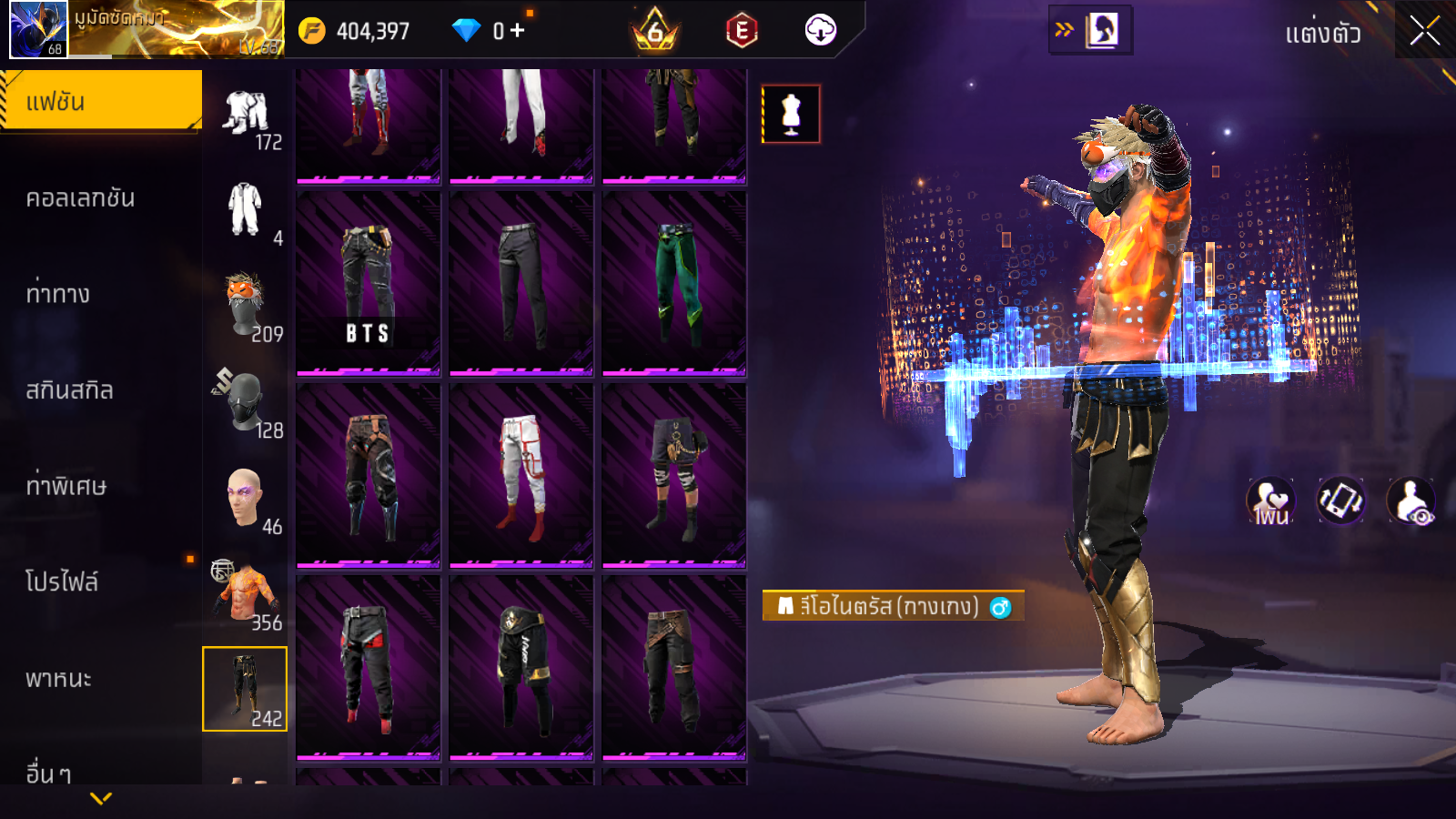Open the พาหนะ vehicles section
Viewport: 1456px width, 819px height.
[x=59, y=679]
